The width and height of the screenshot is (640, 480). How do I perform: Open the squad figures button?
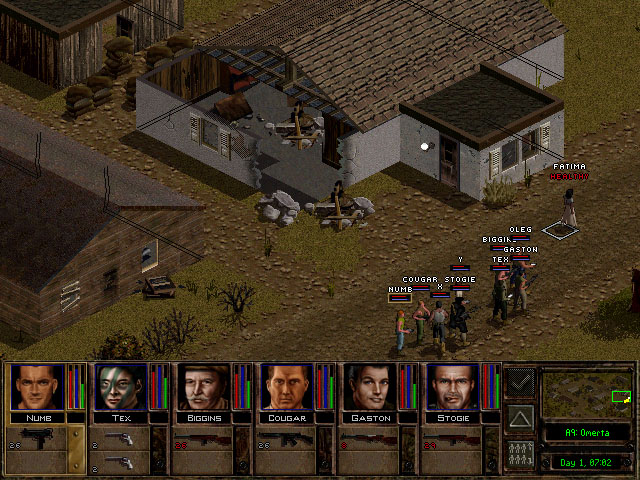(x=520, y=453)
